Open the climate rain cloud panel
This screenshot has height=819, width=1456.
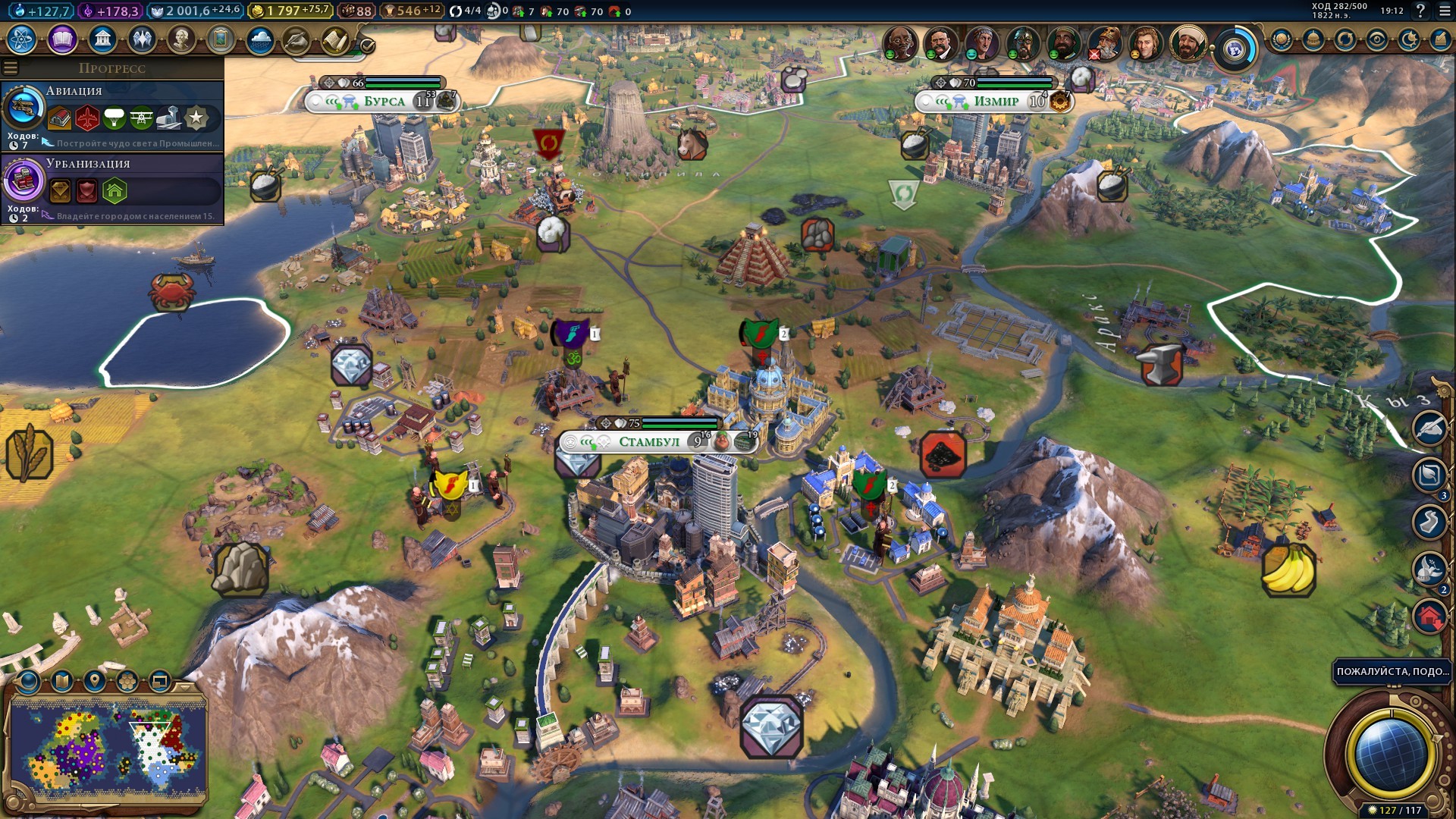pos(260,39)
